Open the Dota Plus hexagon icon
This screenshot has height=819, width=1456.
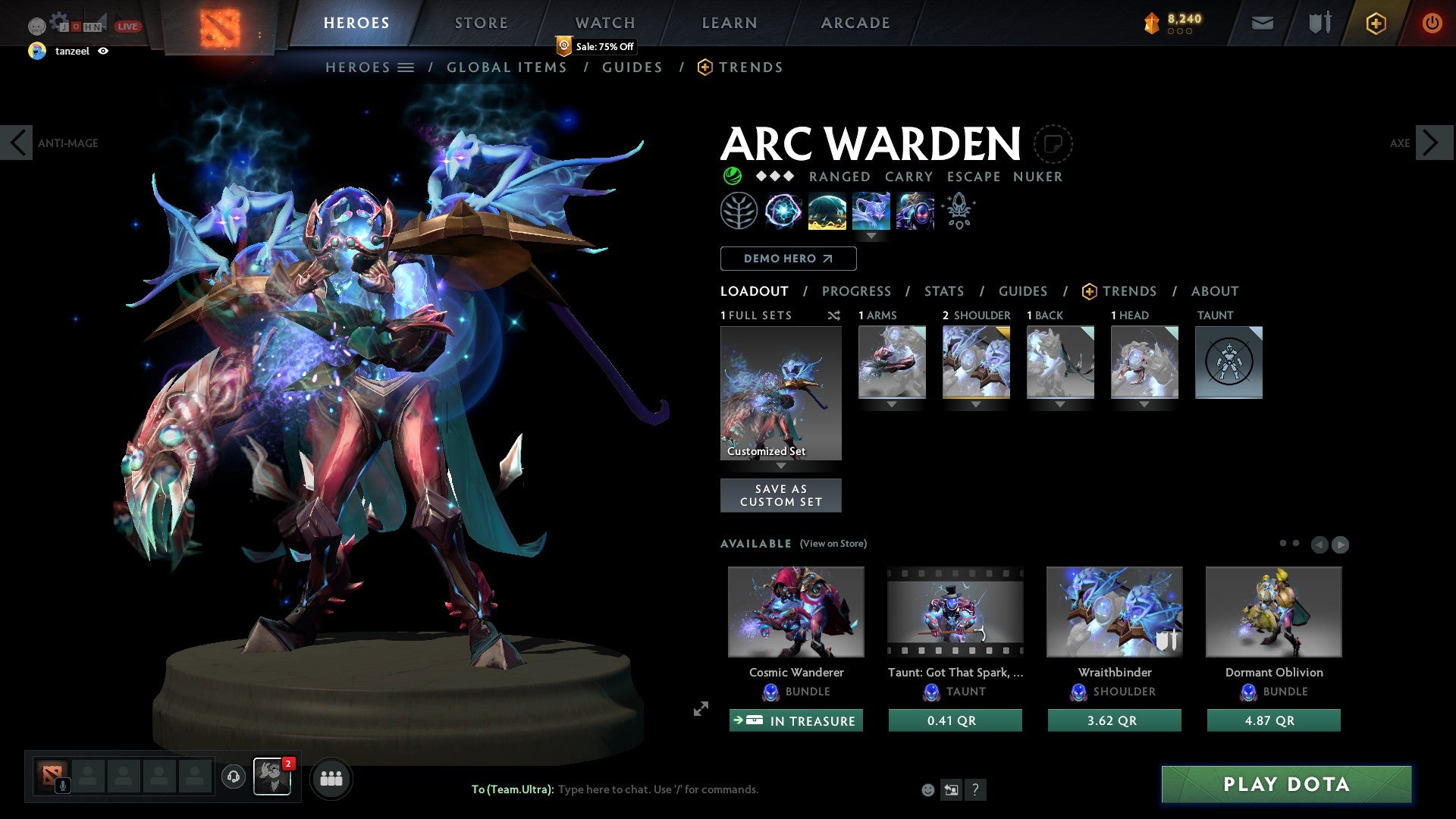pos(1376,23)
